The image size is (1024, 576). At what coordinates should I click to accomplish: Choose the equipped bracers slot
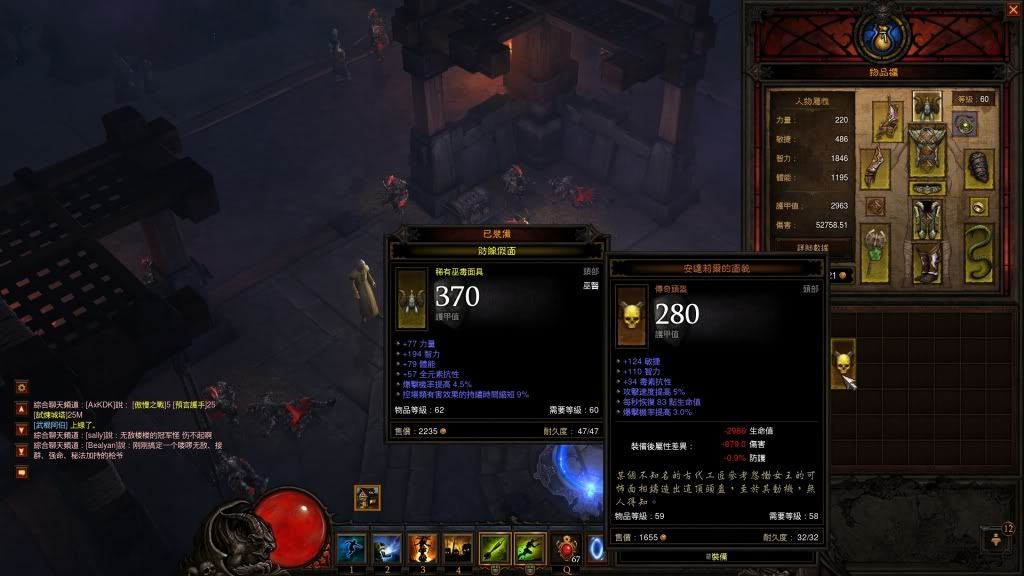[x=978, y=166]
